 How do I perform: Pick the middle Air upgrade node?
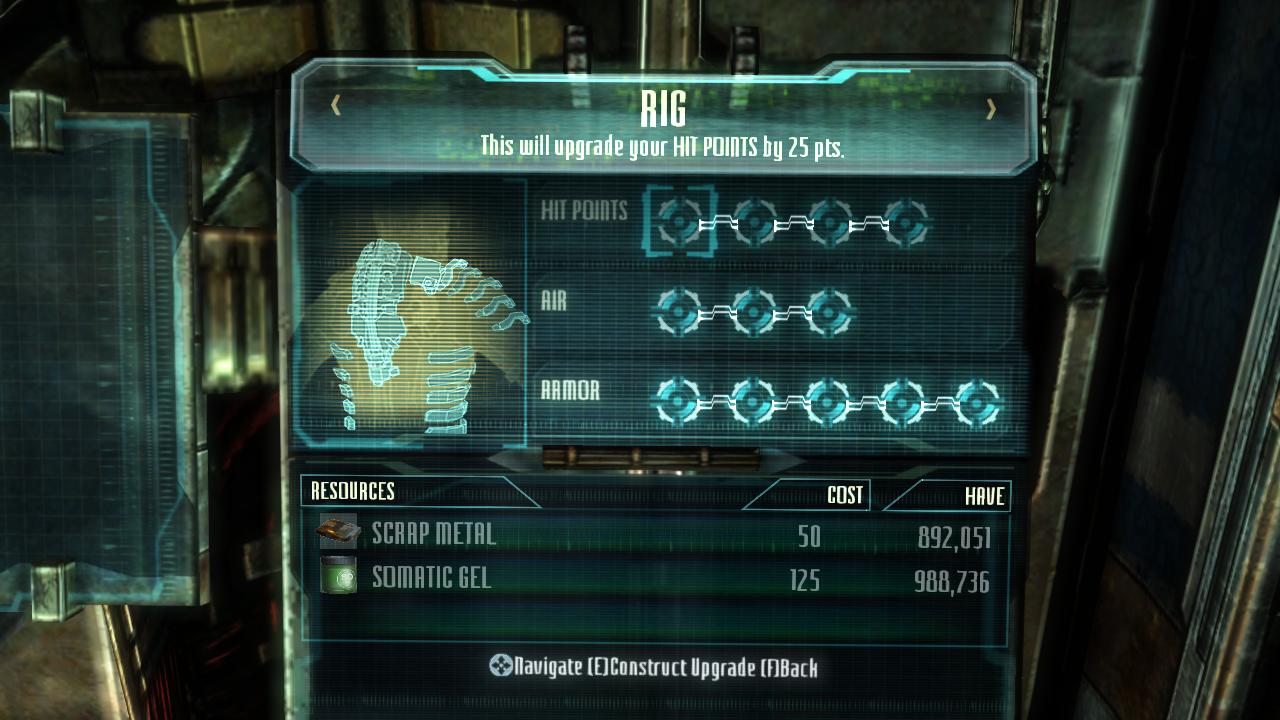(754, 312)
